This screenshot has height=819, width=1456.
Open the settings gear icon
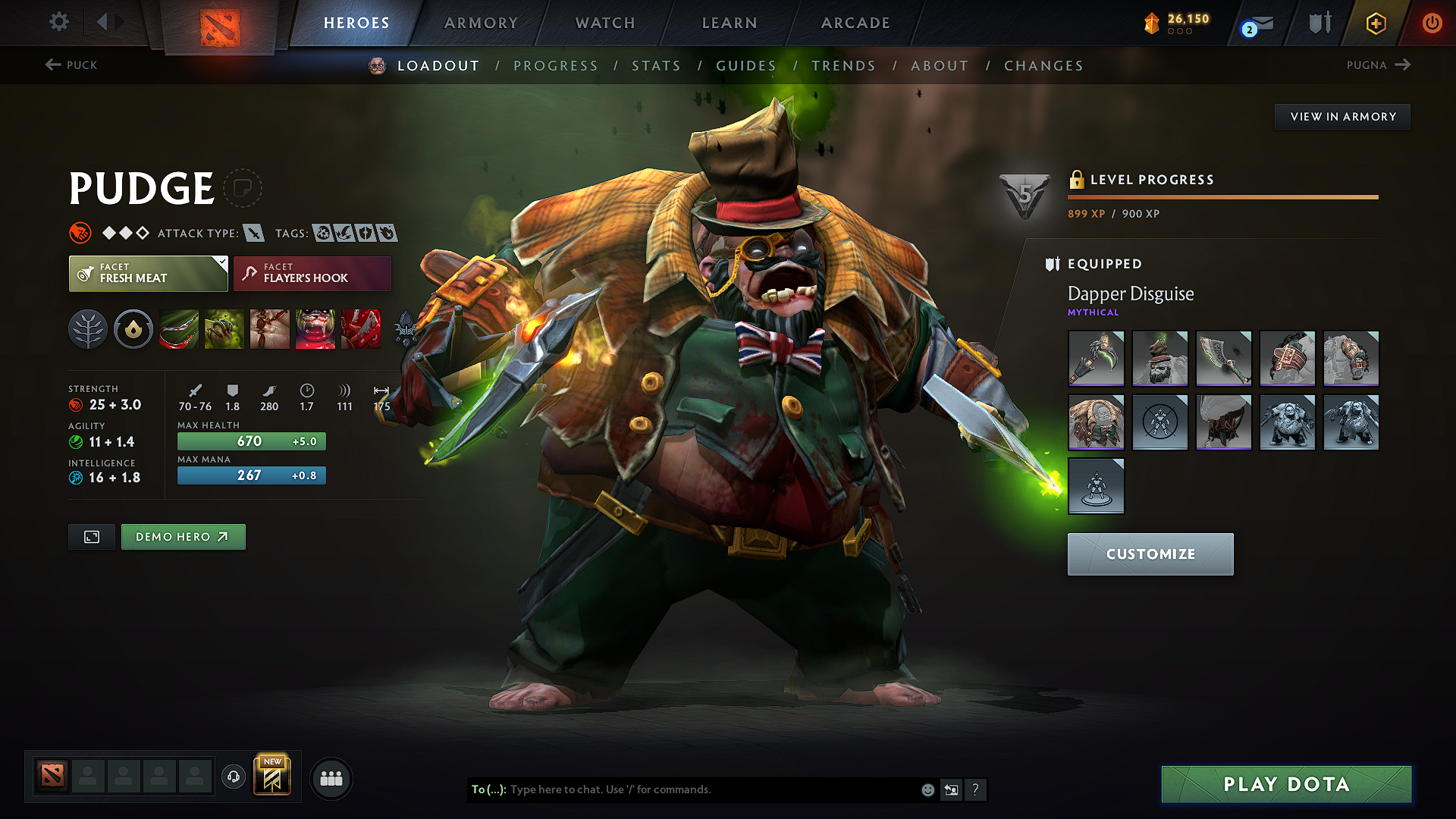[58, 22]
